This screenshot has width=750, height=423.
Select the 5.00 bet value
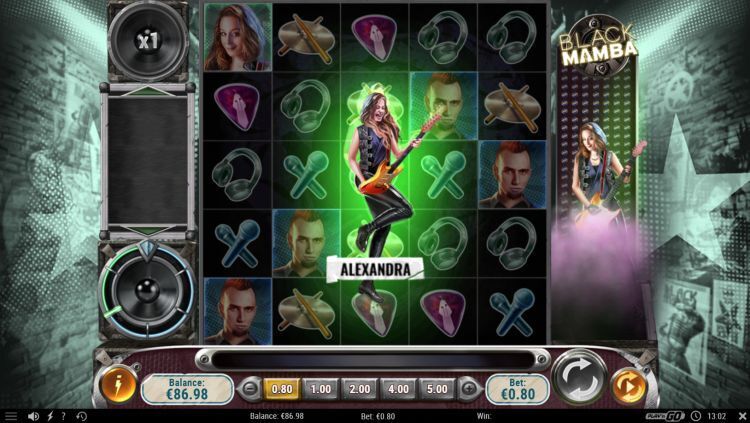437,388
